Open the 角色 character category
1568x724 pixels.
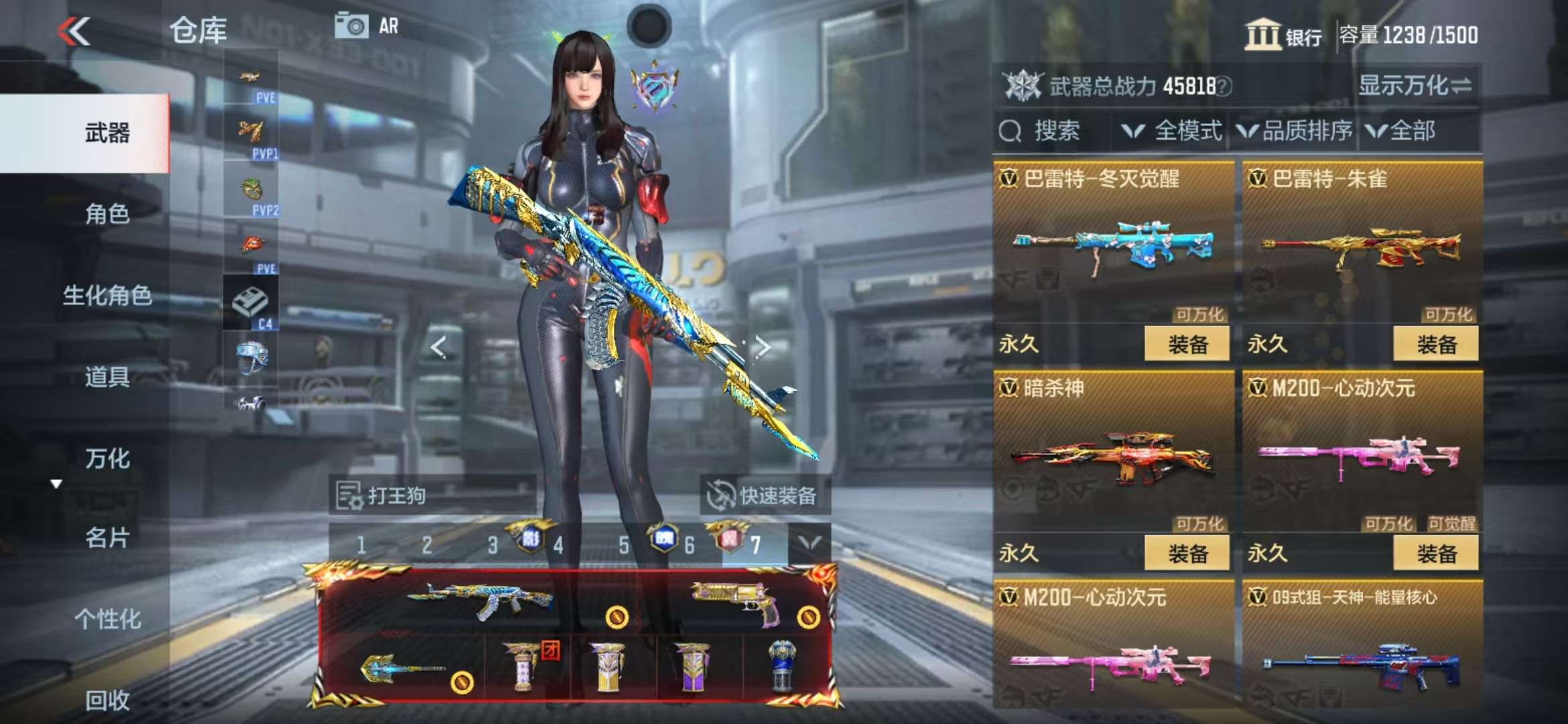(x=107, y=214)
